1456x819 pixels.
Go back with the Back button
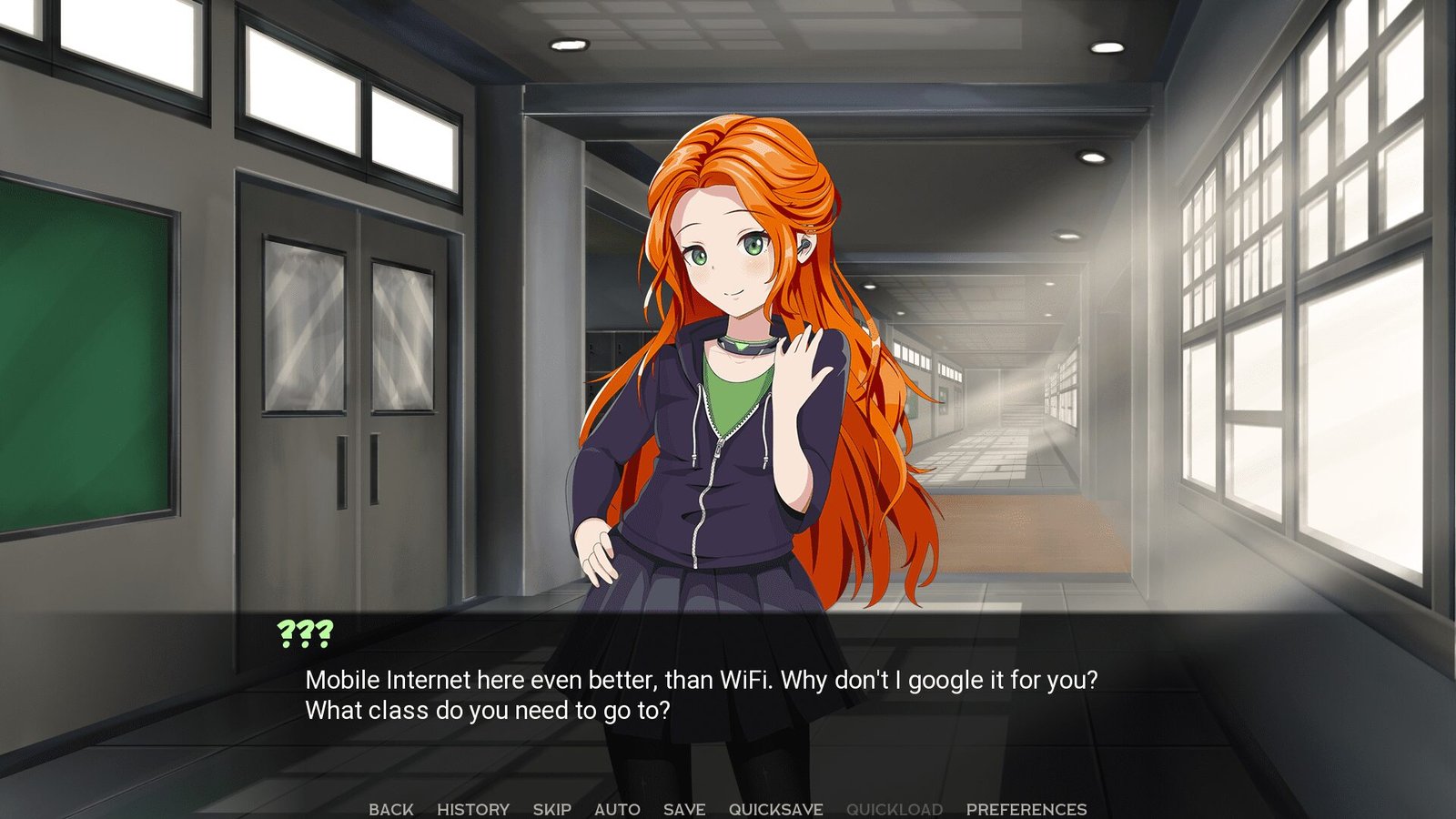[391, 809]
